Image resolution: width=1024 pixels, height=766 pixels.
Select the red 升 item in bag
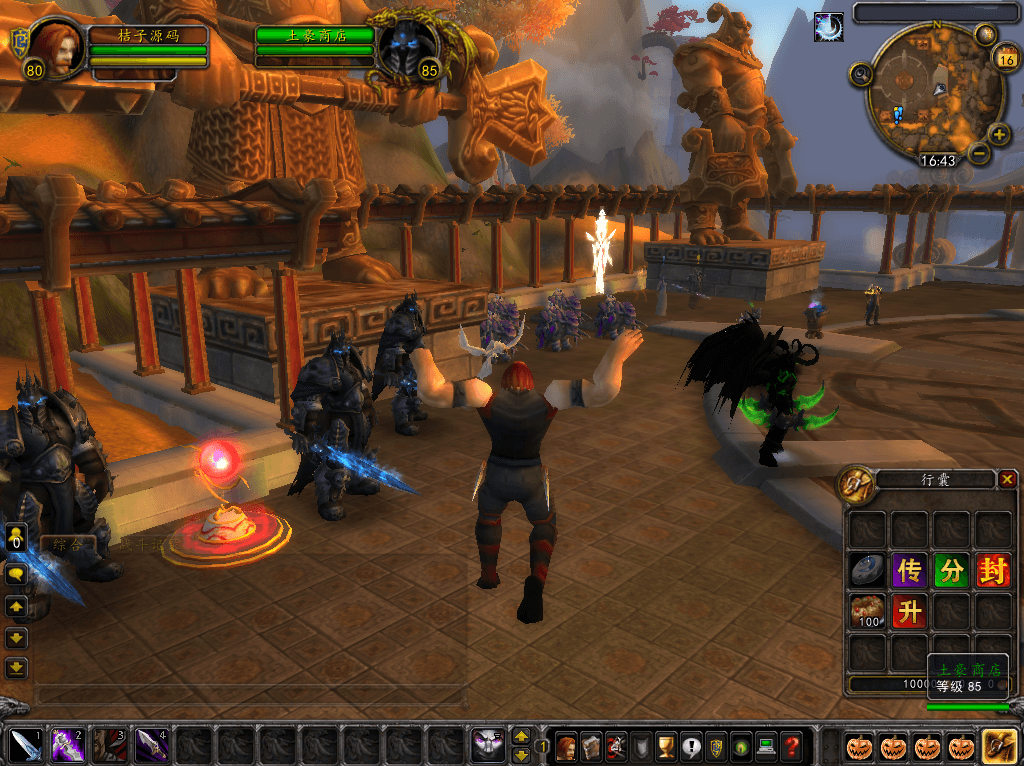pyautogui.click(x=909, y=610)
